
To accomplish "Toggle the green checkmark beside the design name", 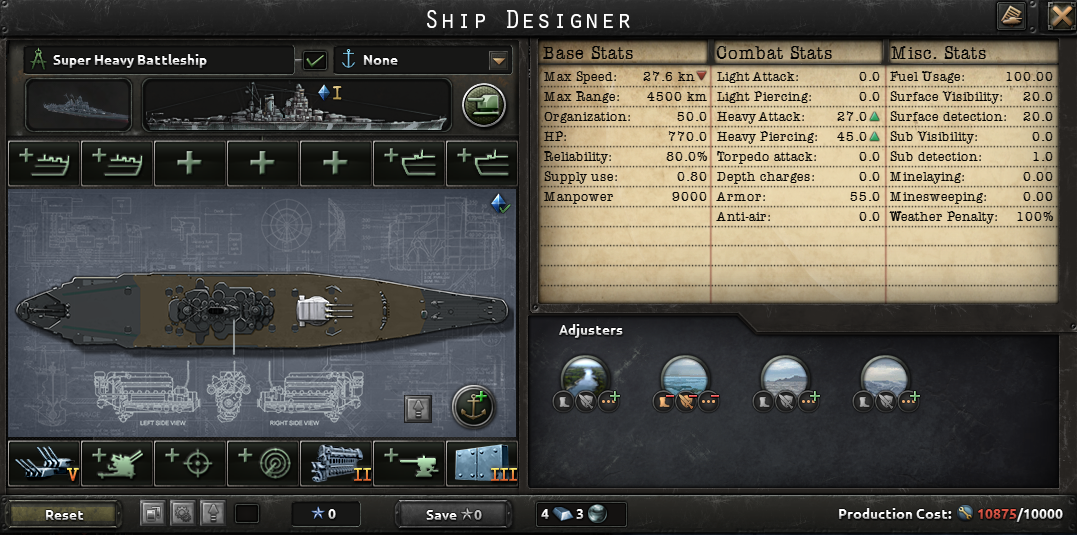I will click(x=315, y=60).
